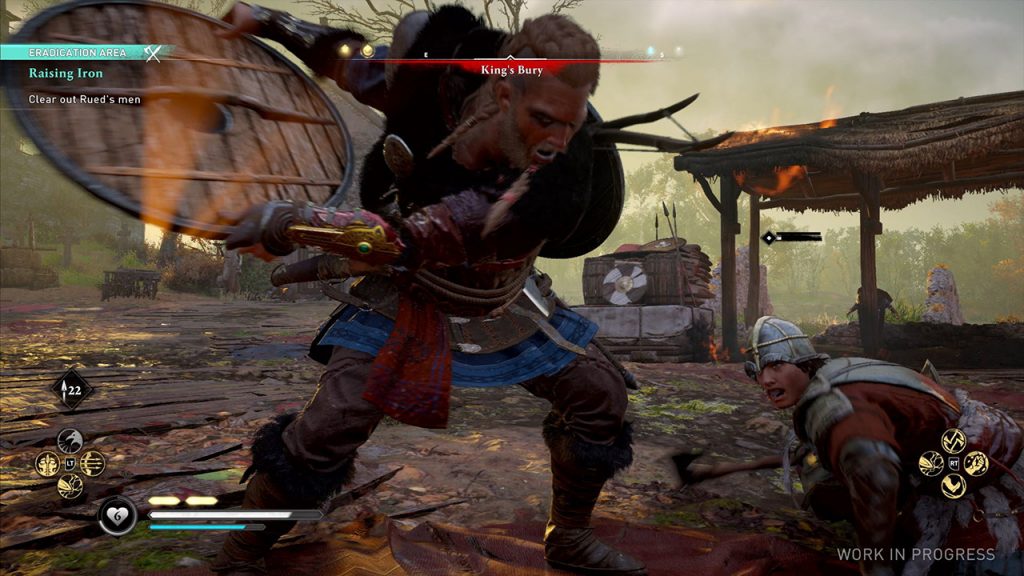Screen dimensions: 1024x576
Task: Activate the crossed axes melee ability
Action: [953, 441]
